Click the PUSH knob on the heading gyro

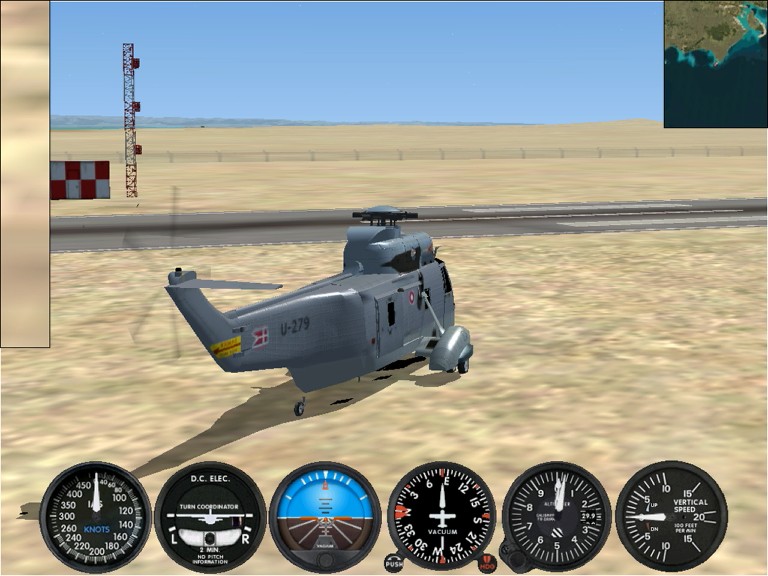point(394,564)
